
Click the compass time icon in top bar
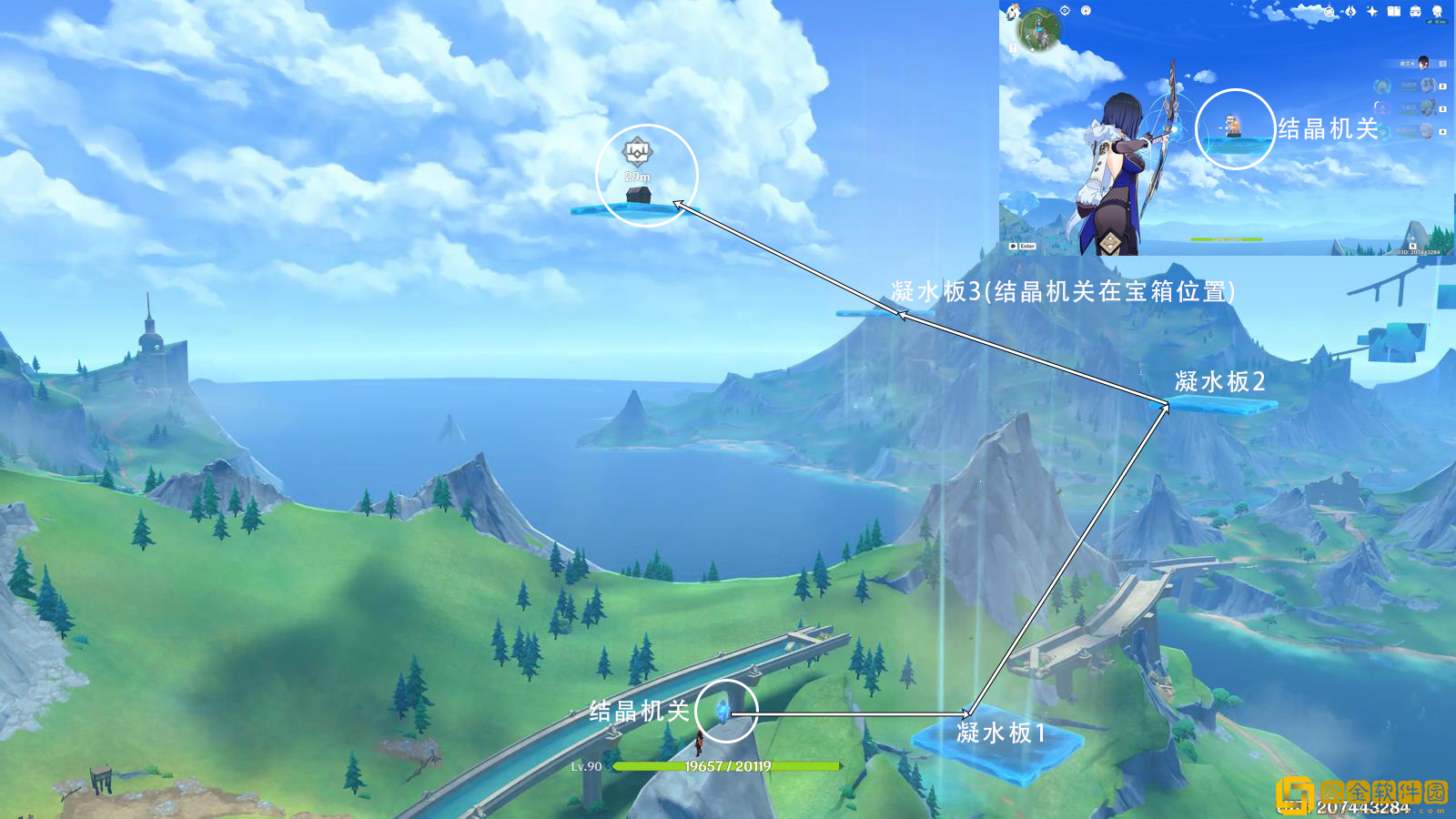(1329, 11)
